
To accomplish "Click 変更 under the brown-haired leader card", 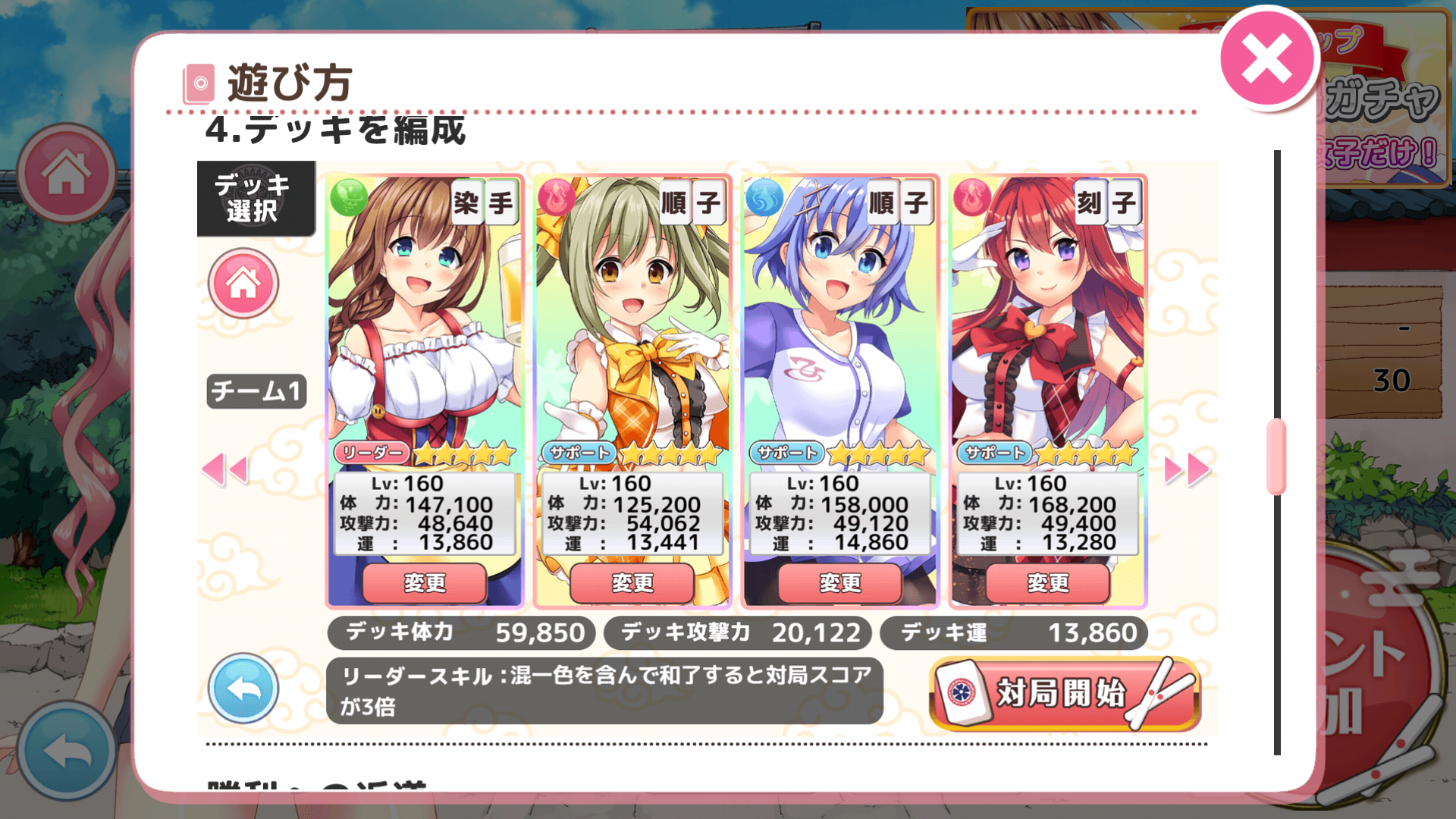I will pos(425,582).
